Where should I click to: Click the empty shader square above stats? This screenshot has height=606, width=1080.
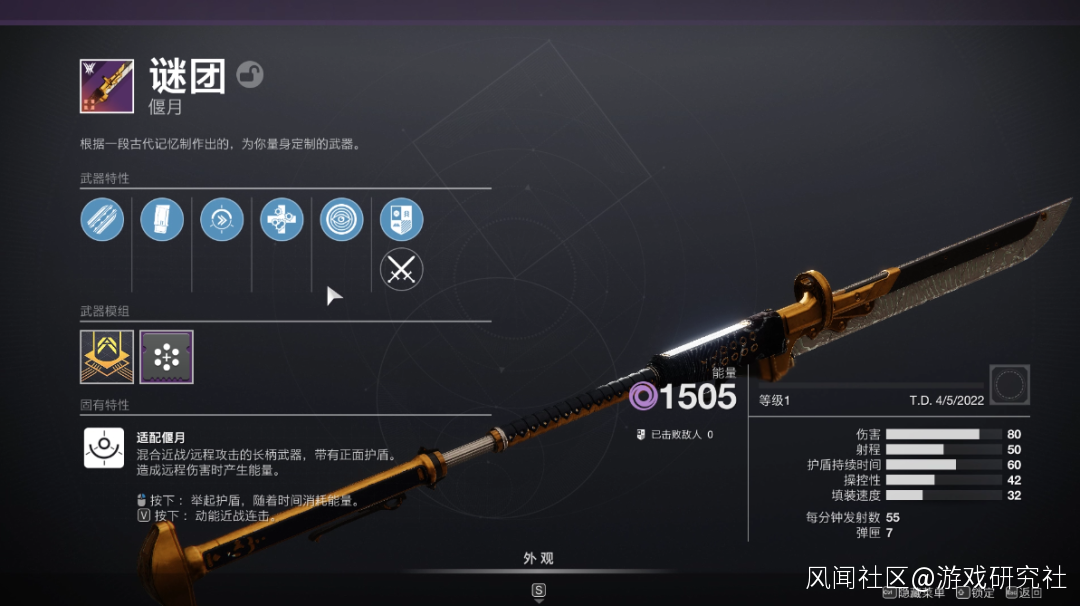coord(1010,385)
